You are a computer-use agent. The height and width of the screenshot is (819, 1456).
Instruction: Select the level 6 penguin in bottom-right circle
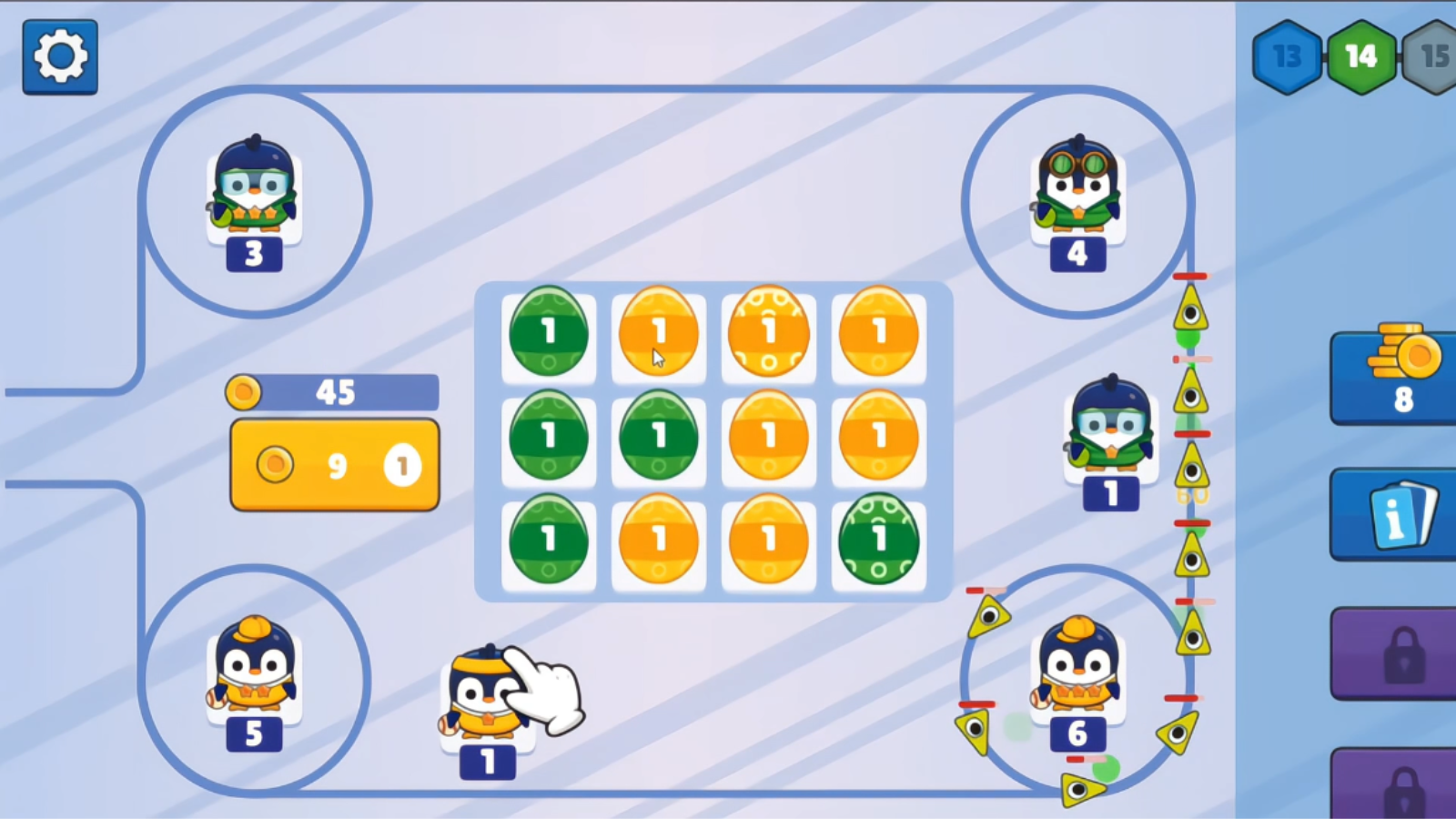1077,673
